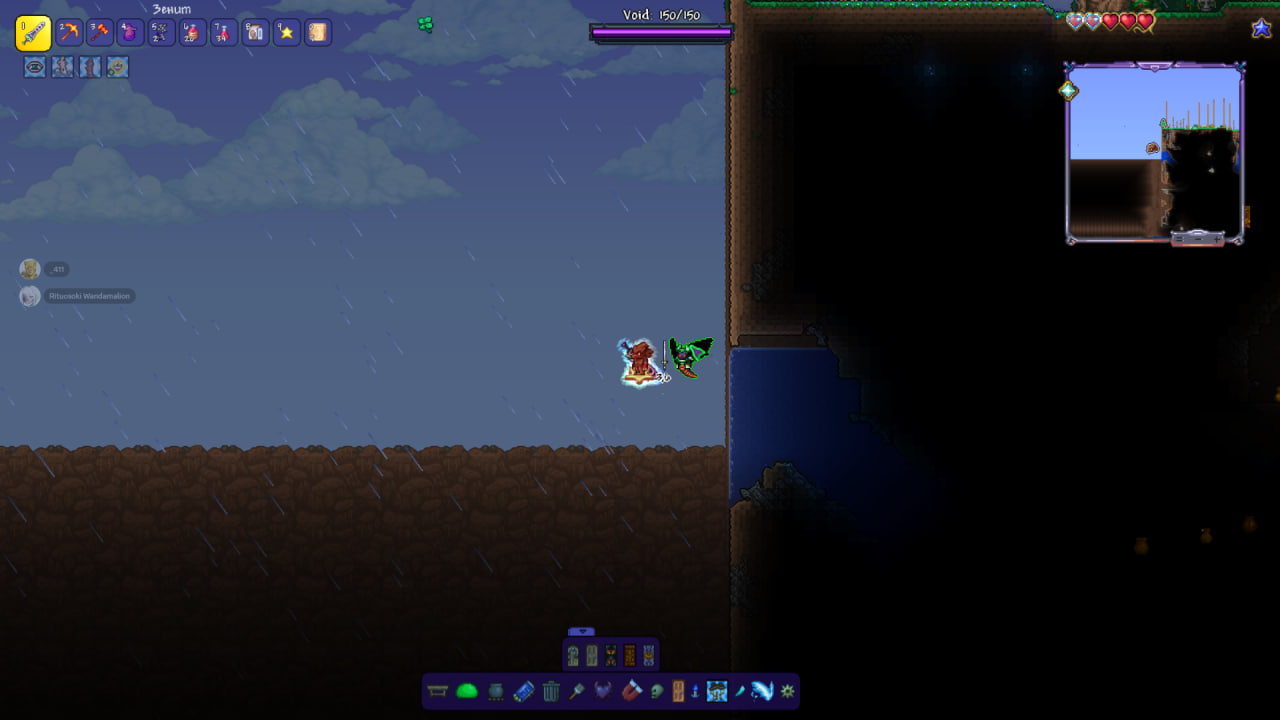
Task: Click the smiley face buff icon
Action: pos(118,67)
